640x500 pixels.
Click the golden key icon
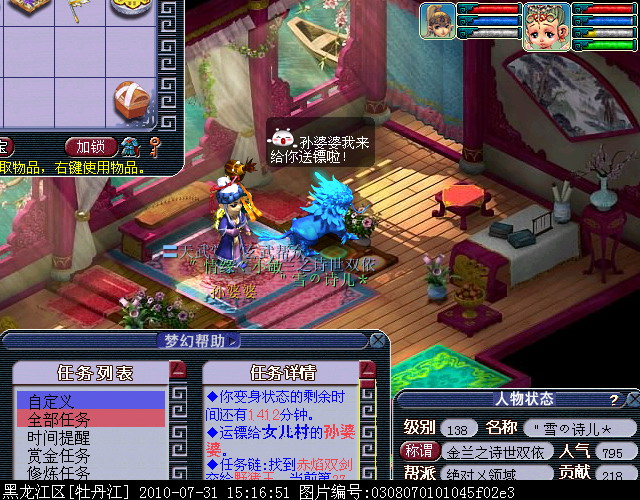[154, 148]
